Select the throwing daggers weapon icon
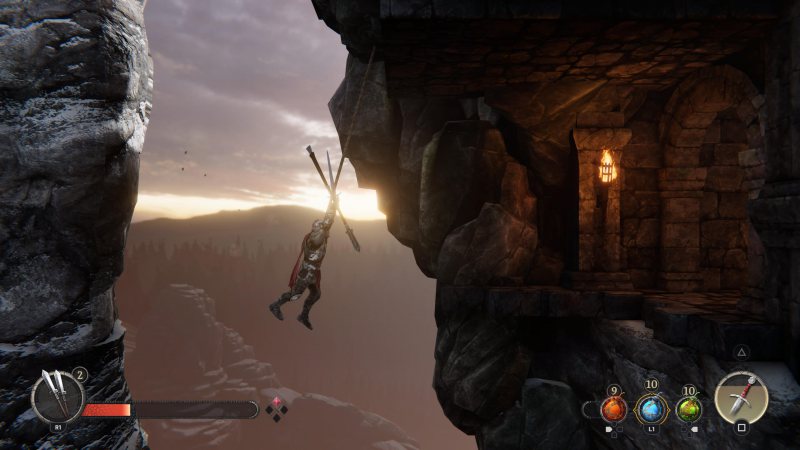 click(x=57, y=396)
